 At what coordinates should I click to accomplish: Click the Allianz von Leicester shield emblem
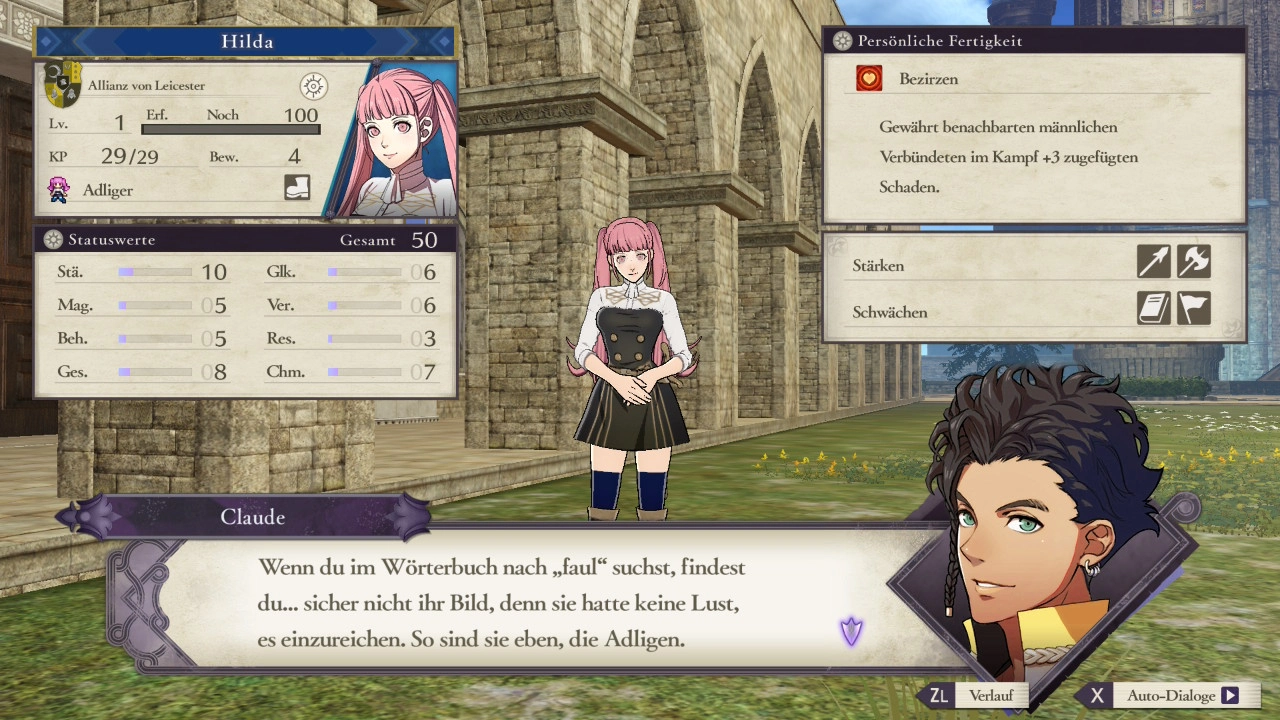[63, 85]
